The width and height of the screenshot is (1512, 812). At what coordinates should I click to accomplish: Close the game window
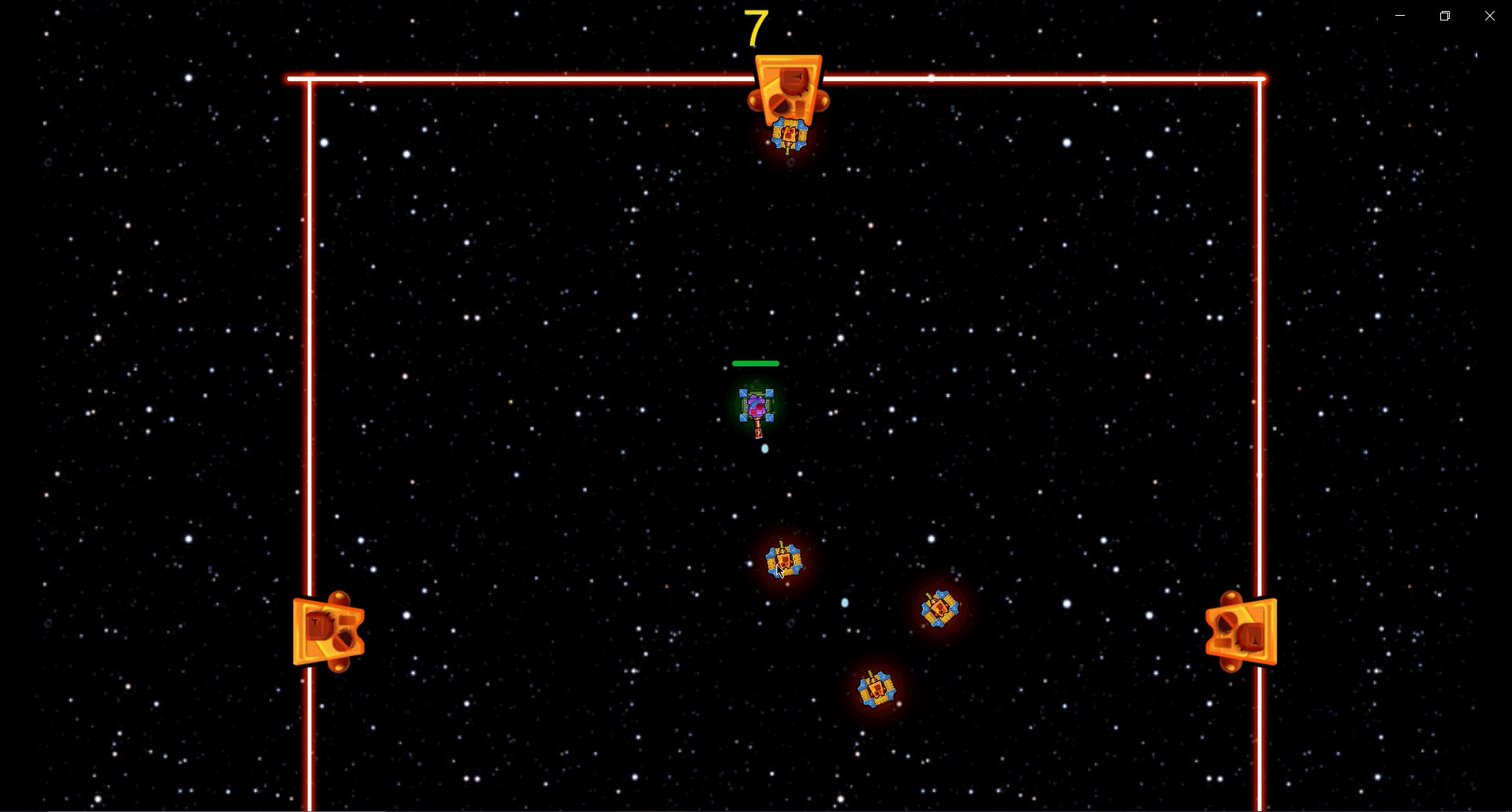(x=1490, y=16)
